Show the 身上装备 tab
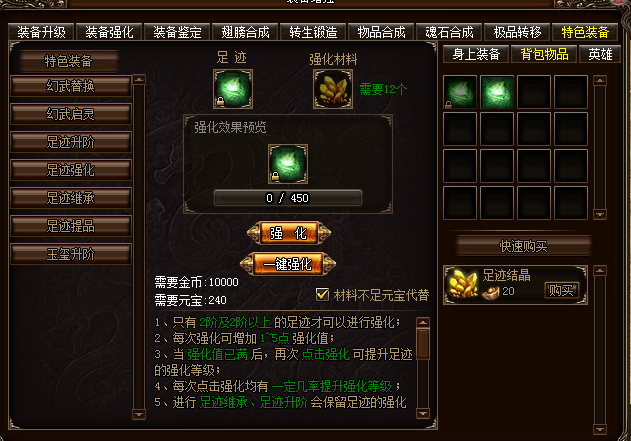The height and width of the screenshot is (441, 631). point(476,54)
